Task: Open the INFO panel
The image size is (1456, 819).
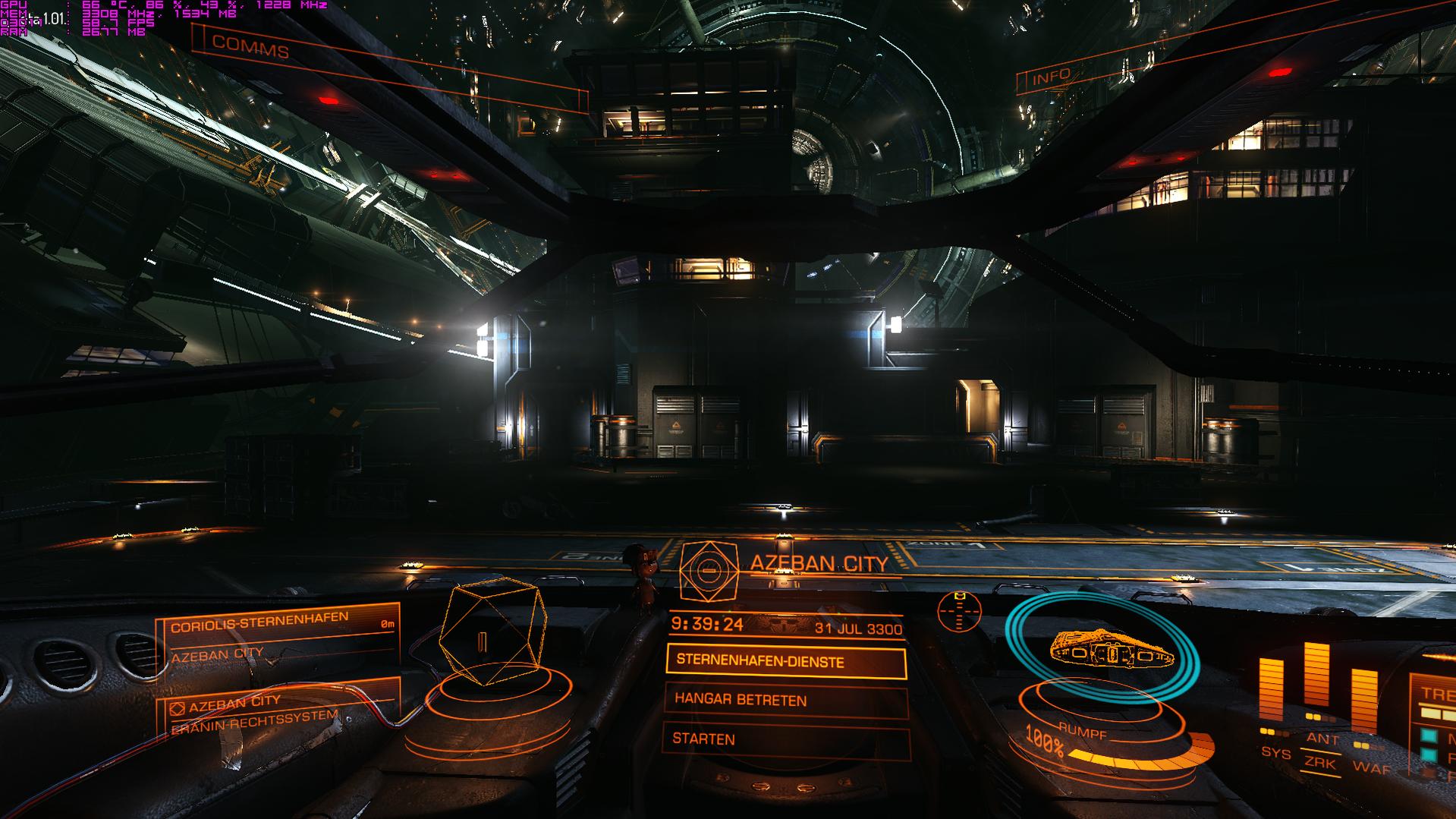Action: point(1052,76)
